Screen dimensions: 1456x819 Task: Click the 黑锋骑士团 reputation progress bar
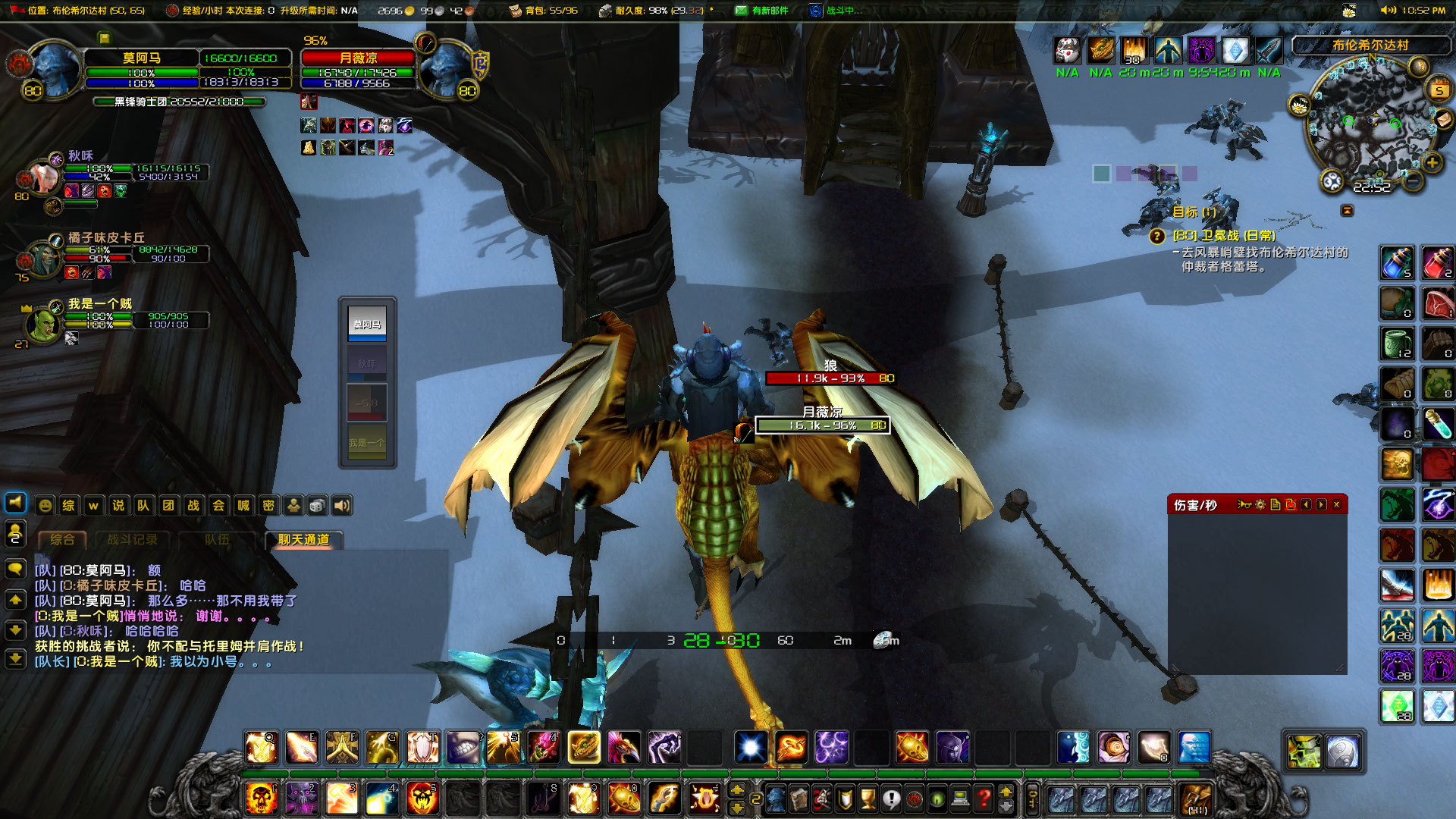click(178, 102)
